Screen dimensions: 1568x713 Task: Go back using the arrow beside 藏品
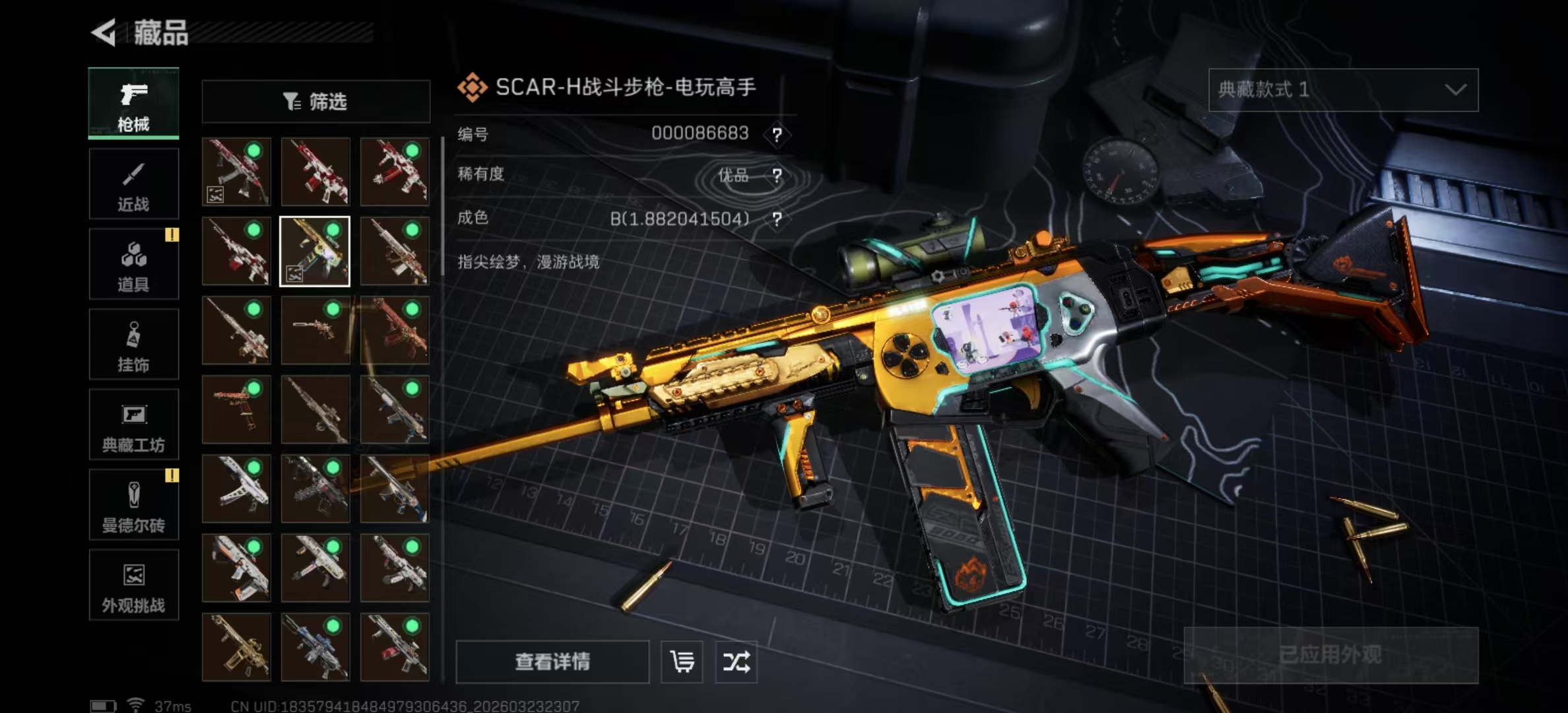pyautogui.click(x=104, y=32)
